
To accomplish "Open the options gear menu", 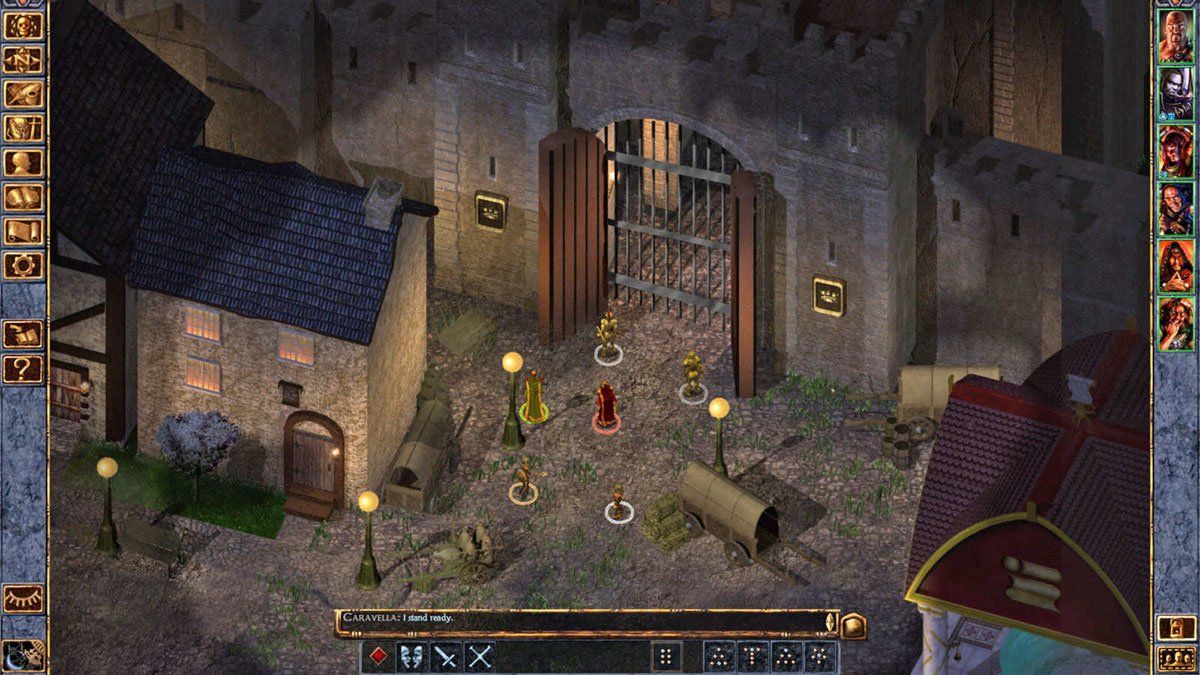I will [23, 265].
